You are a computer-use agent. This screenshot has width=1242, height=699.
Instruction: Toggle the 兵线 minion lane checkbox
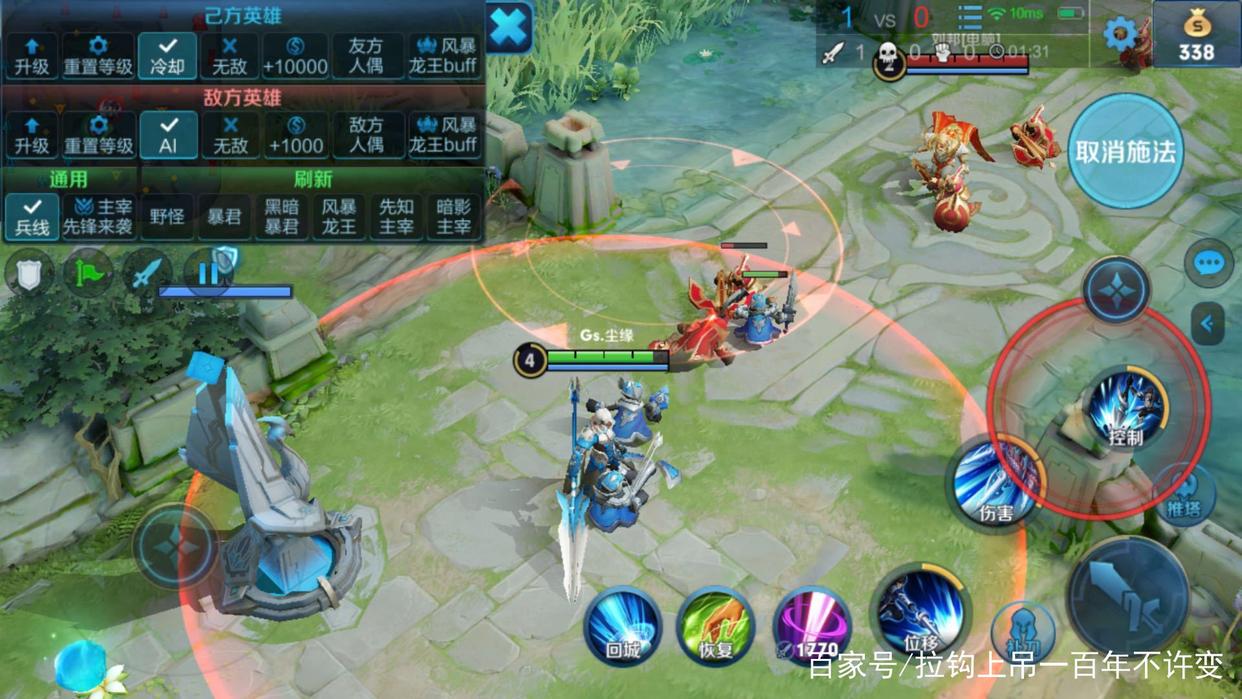click(32, 216)
